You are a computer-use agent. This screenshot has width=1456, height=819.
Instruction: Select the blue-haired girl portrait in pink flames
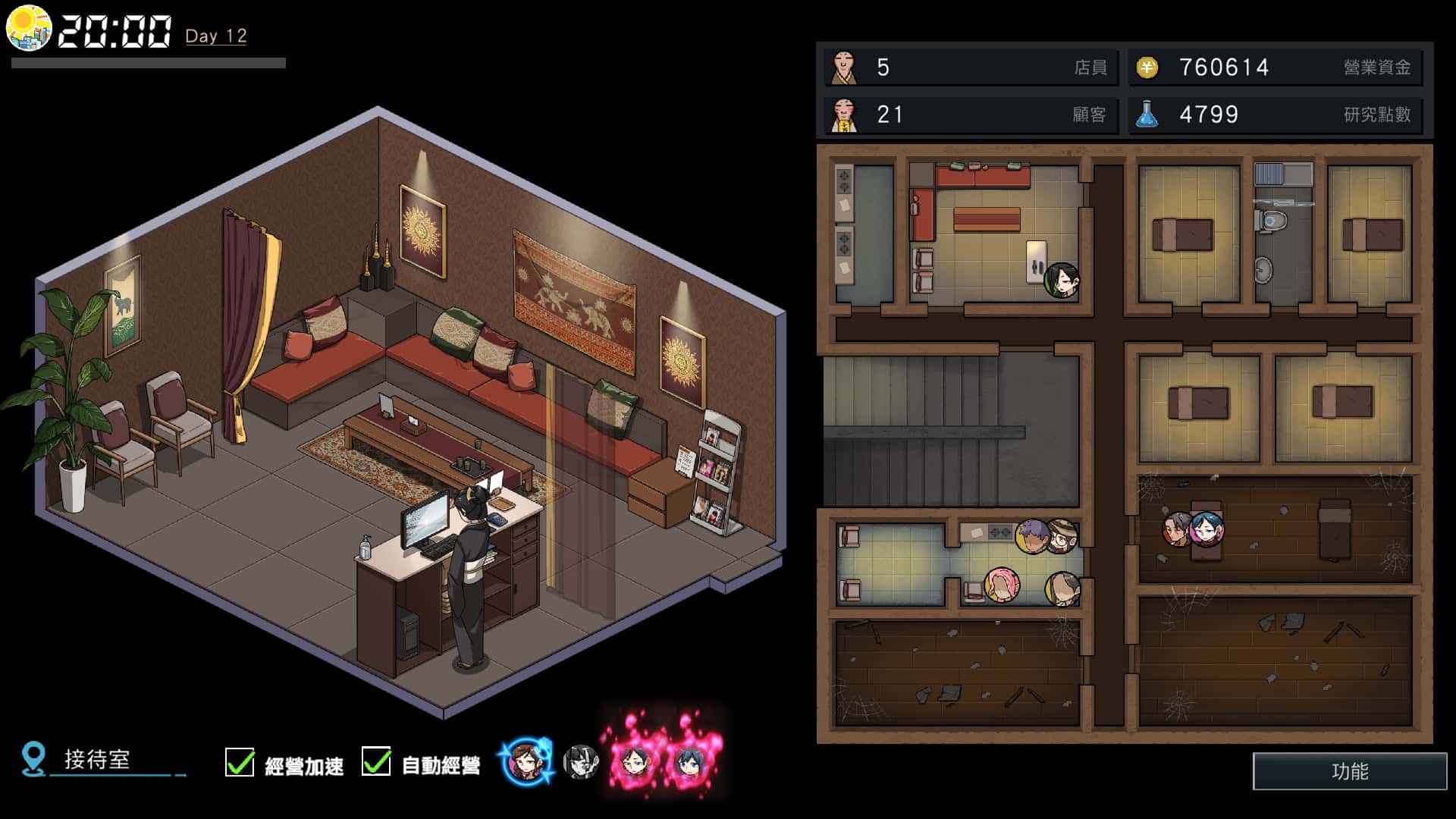click(689, 761)
